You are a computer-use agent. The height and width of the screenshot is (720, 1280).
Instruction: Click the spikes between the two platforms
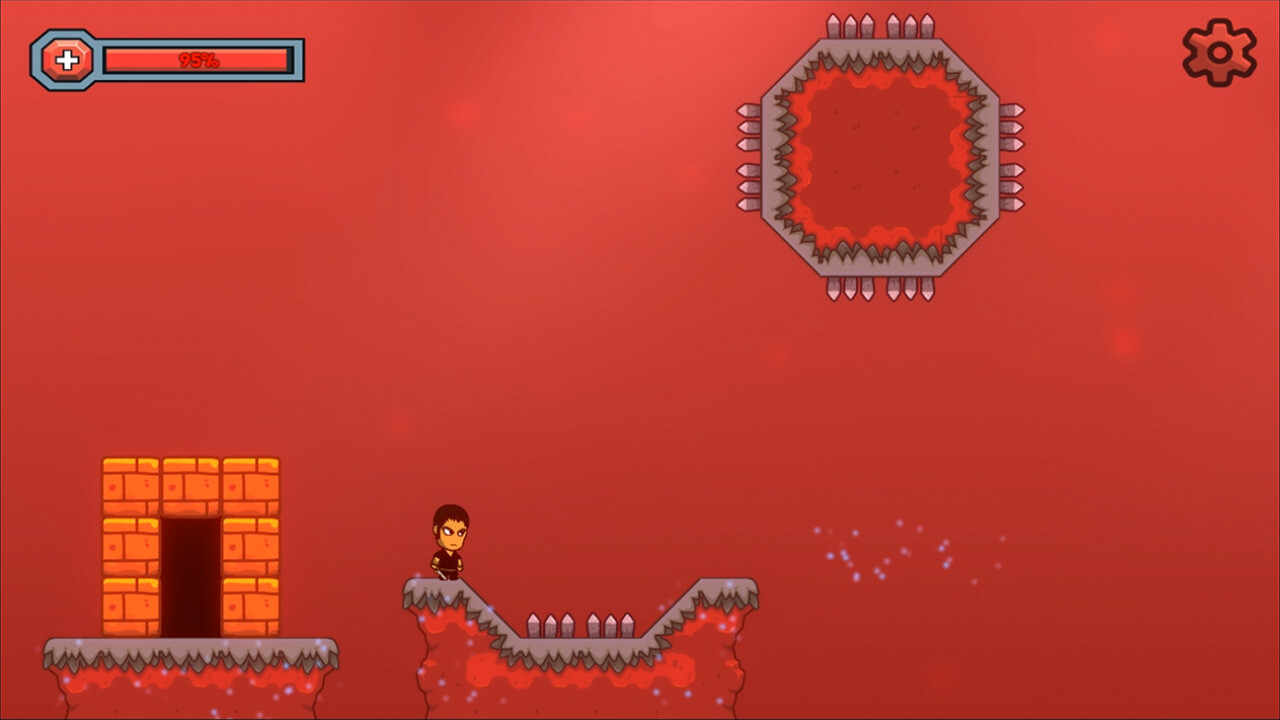580,625
